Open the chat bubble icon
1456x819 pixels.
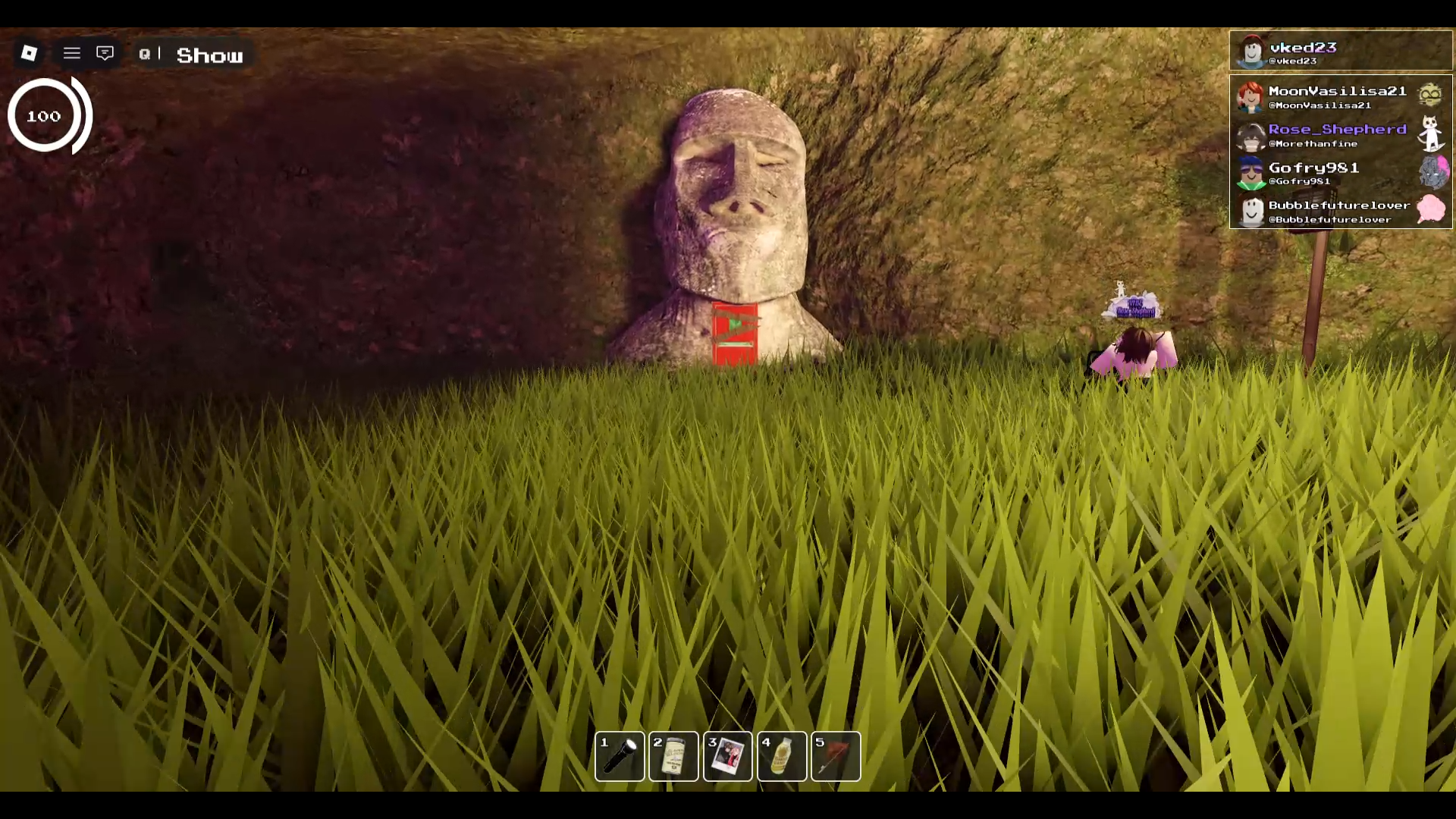click(x=105, y=53)
